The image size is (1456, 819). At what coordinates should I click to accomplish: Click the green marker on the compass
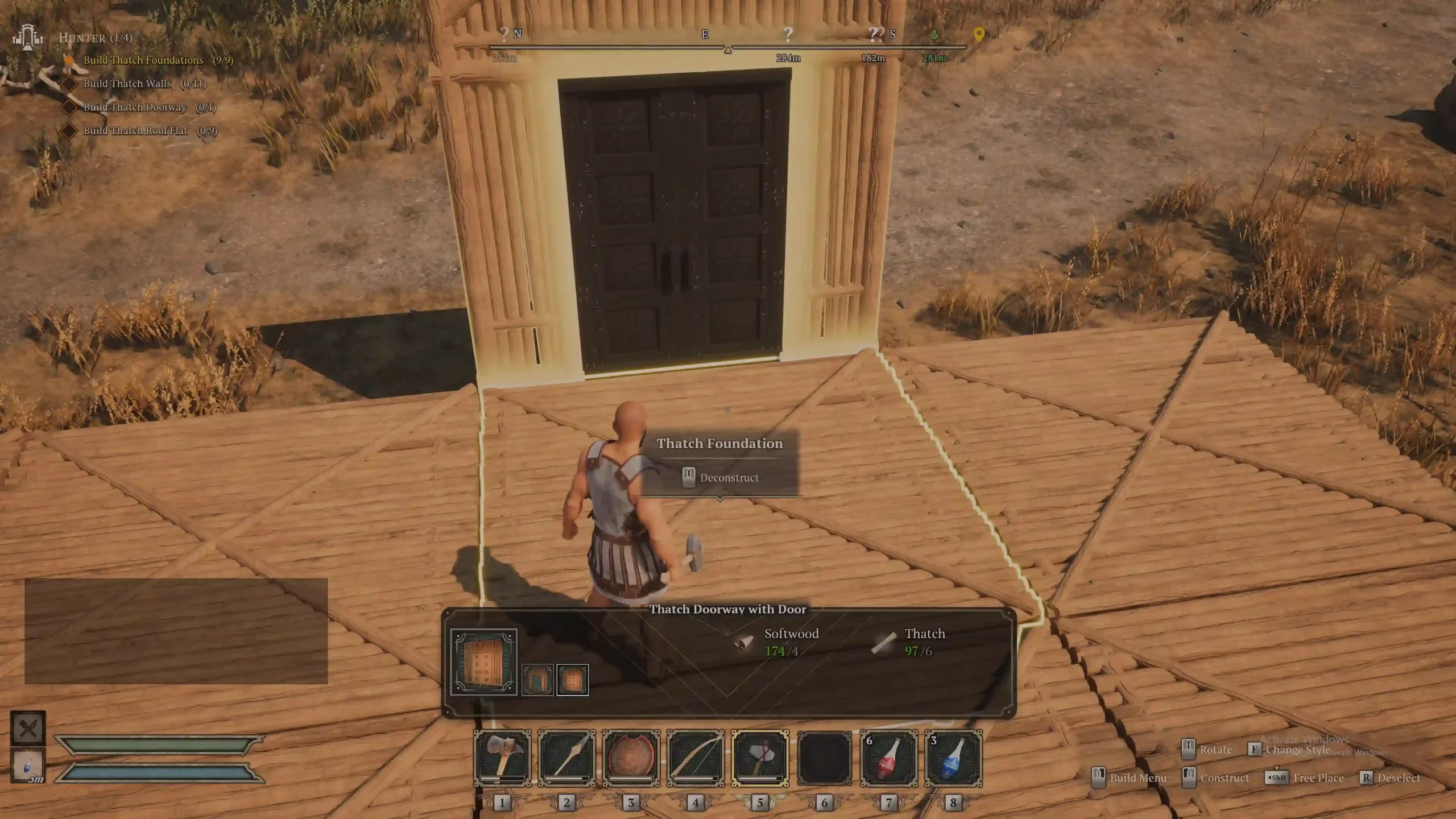934,35
